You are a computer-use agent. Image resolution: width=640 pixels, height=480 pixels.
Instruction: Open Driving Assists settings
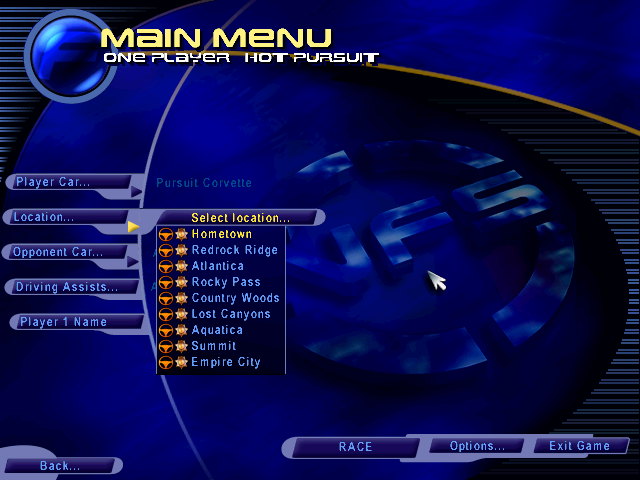tap(66, 287)
